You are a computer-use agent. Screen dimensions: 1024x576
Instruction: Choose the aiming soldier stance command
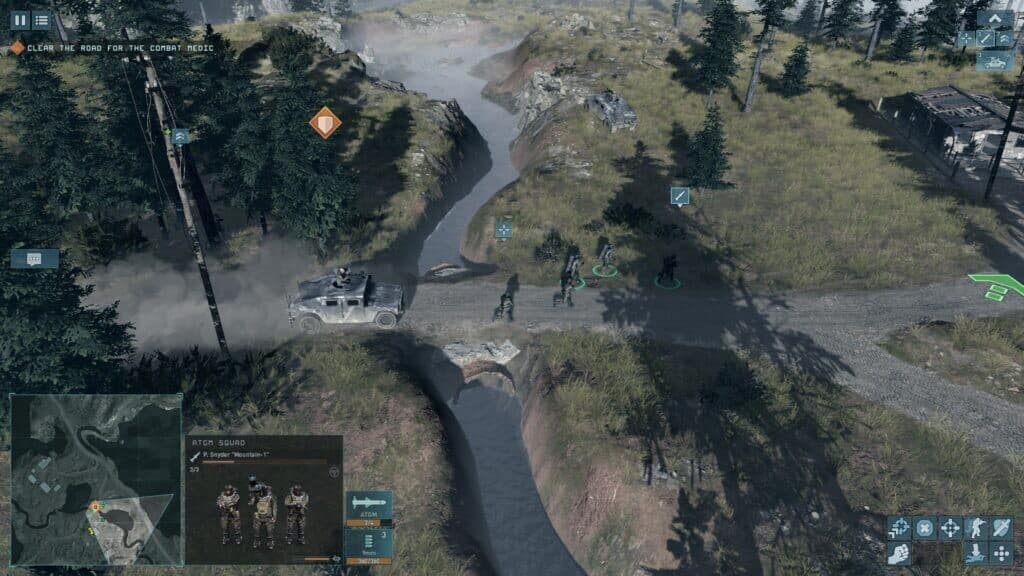point(976,527)
